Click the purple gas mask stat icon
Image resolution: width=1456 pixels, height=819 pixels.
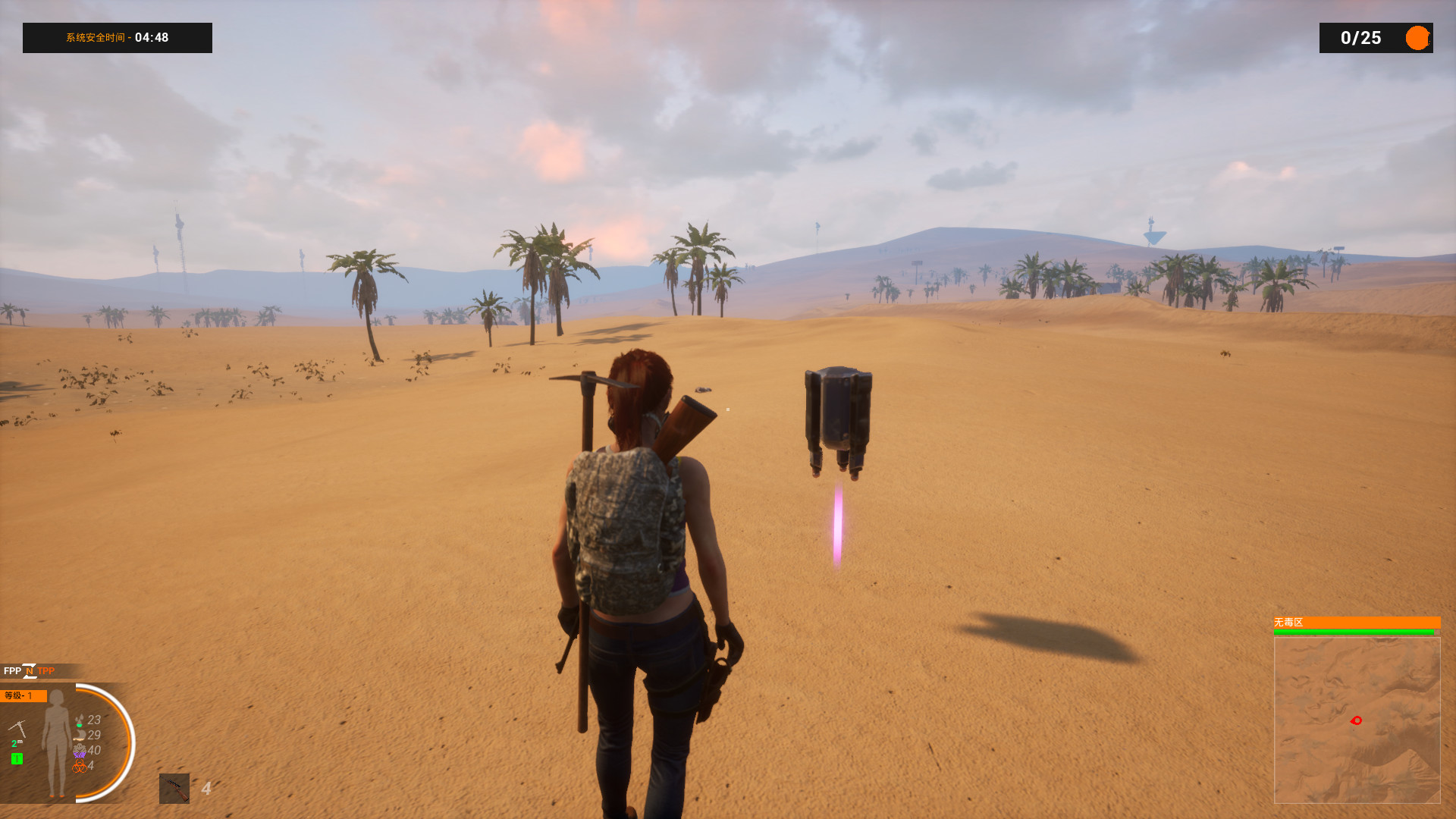(80, 751)
